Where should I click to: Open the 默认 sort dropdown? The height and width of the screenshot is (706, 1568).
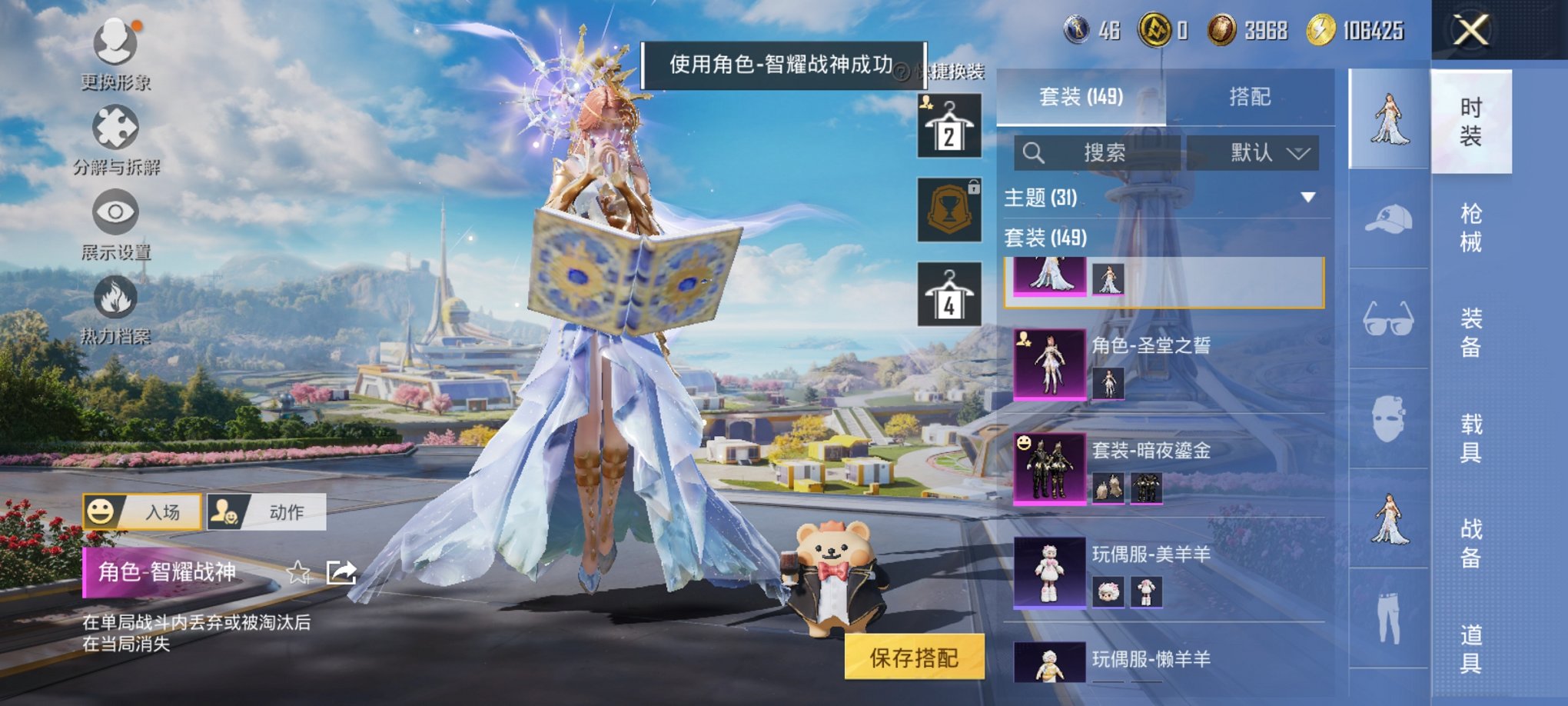(1253, 152)
